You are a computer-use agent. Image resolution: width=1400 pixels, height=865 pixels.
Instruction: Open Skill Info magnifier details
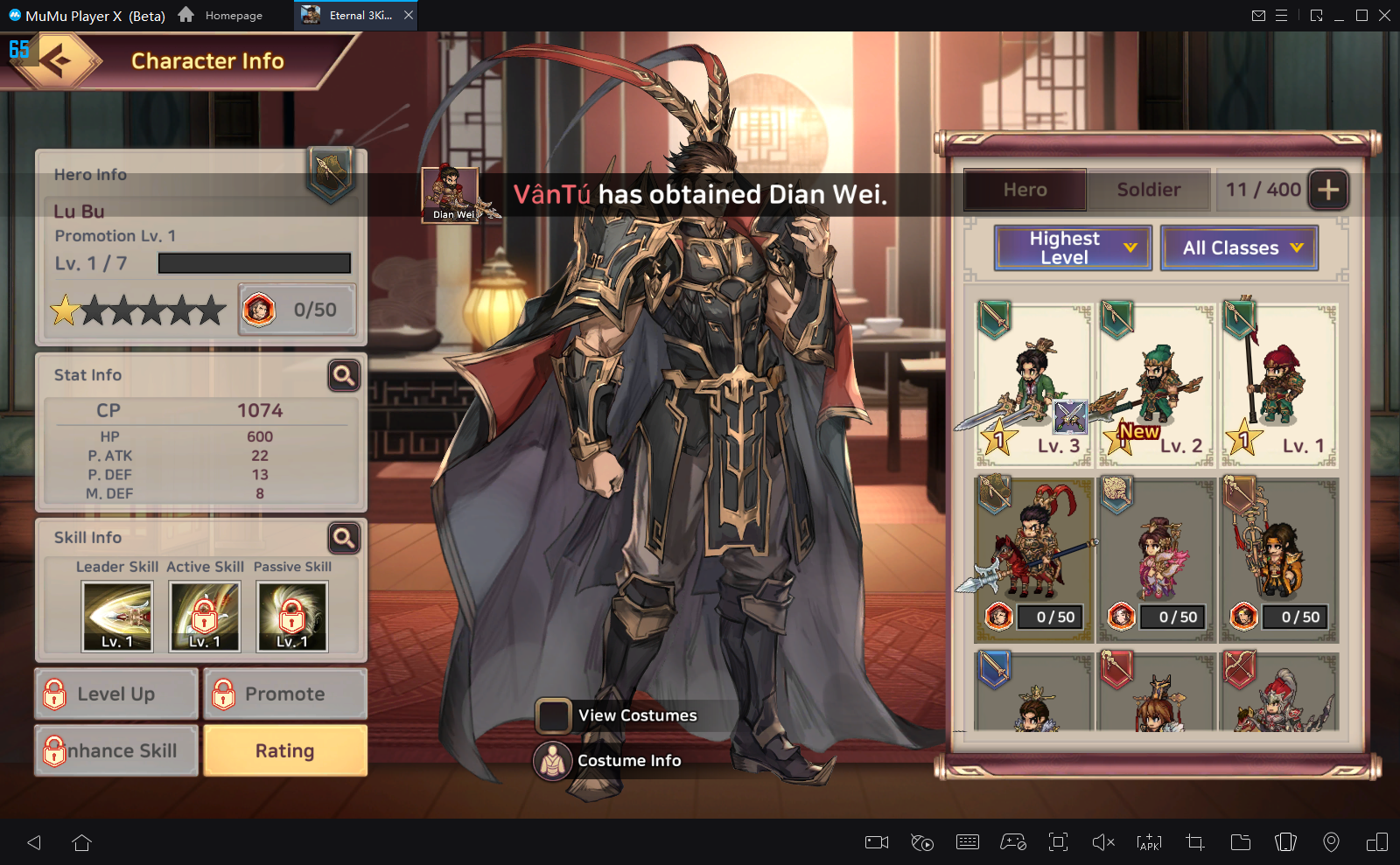(344, 538)
